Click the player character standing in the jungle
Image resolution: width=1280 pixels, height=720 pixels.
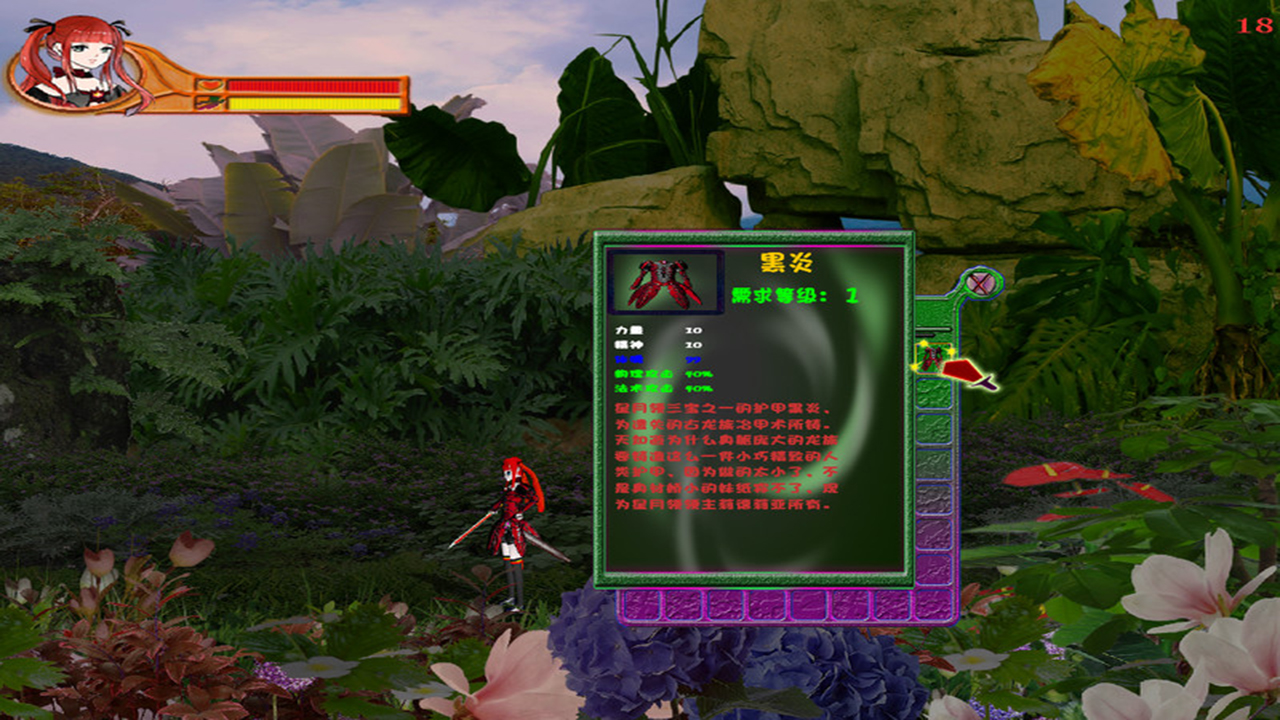(512, 520)
